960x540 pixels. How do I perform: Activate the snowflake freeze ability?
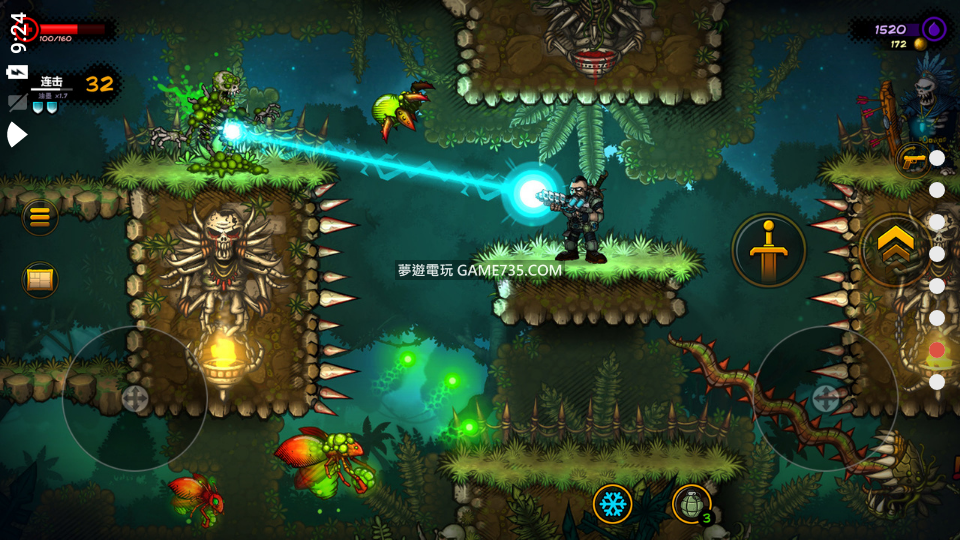612,503
